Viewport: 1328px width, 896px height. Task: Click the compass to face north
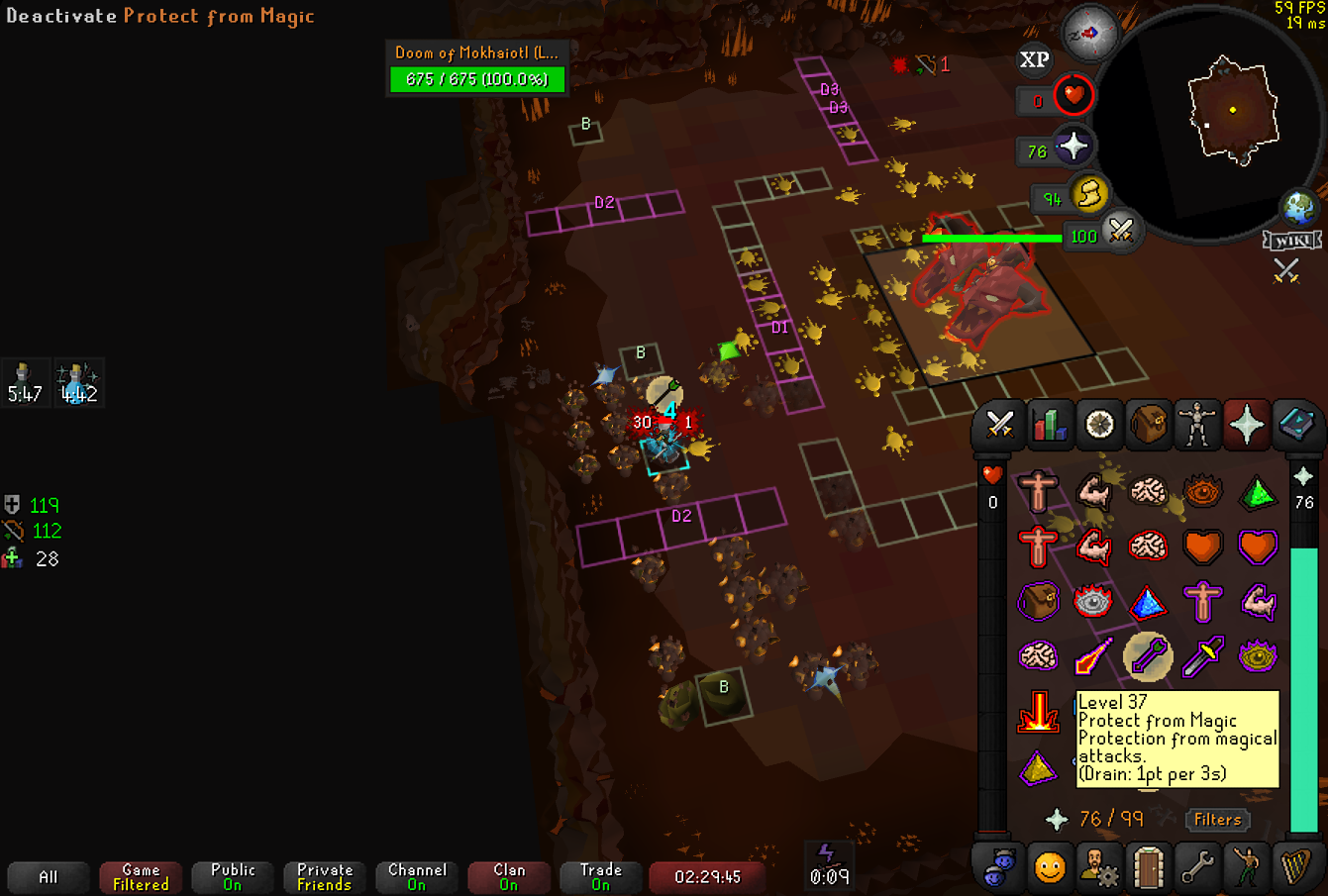(1089, 33)
